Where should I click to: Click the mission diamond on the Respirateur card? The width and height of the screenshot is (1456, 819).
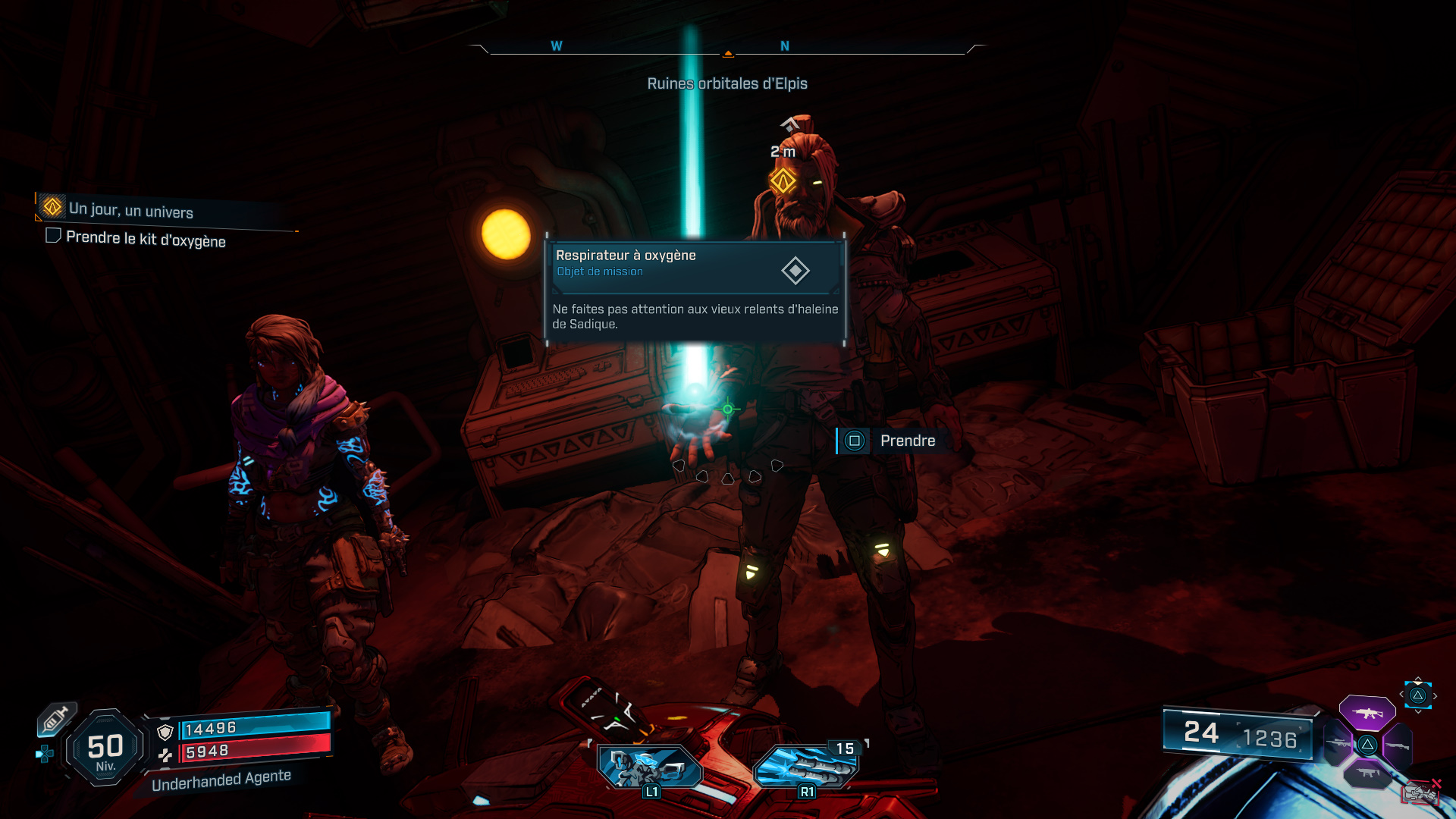tap(794, 270)
